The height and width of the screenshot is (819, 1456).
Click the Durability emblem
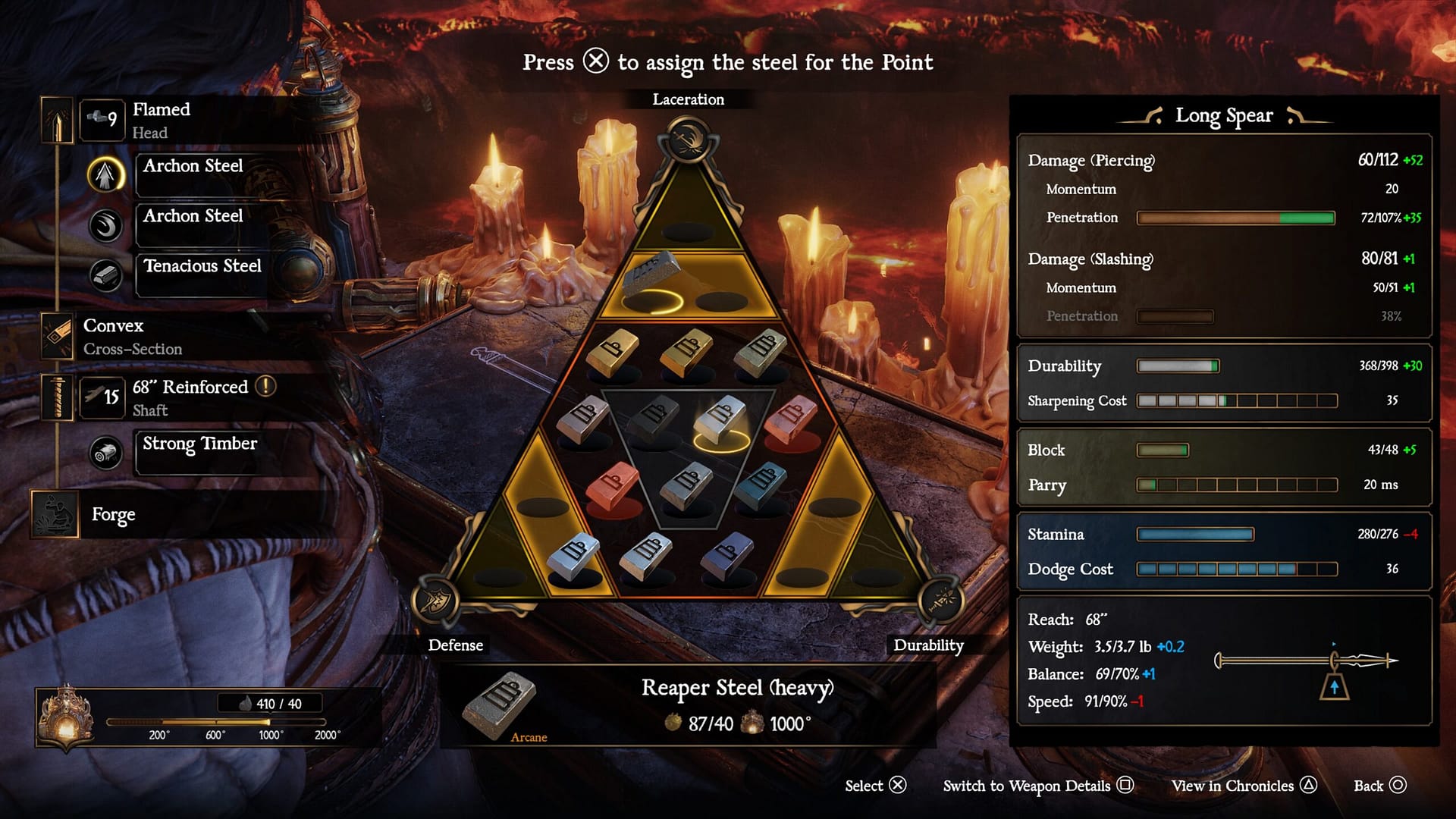click(x=940, y=601)
